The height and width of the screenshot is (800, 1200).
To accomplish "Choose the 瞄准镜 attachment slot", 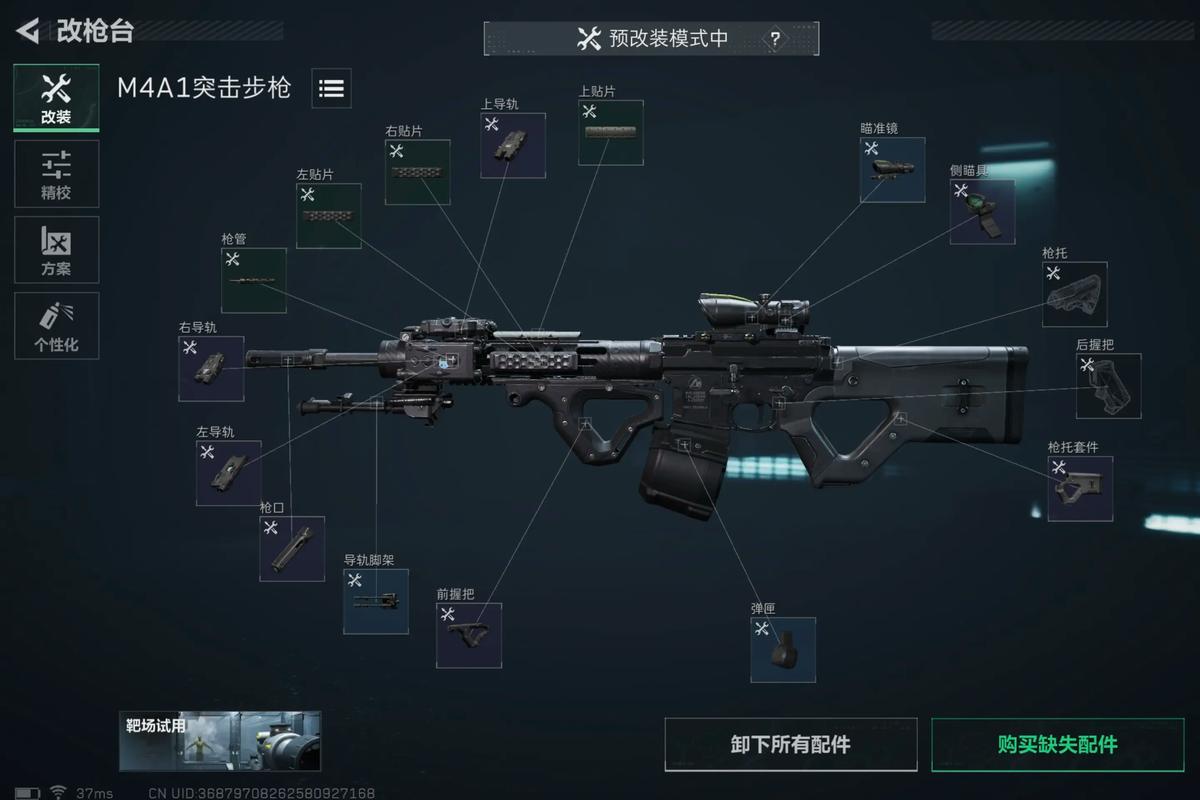I will pyautogui.click(x=892, y=170).
